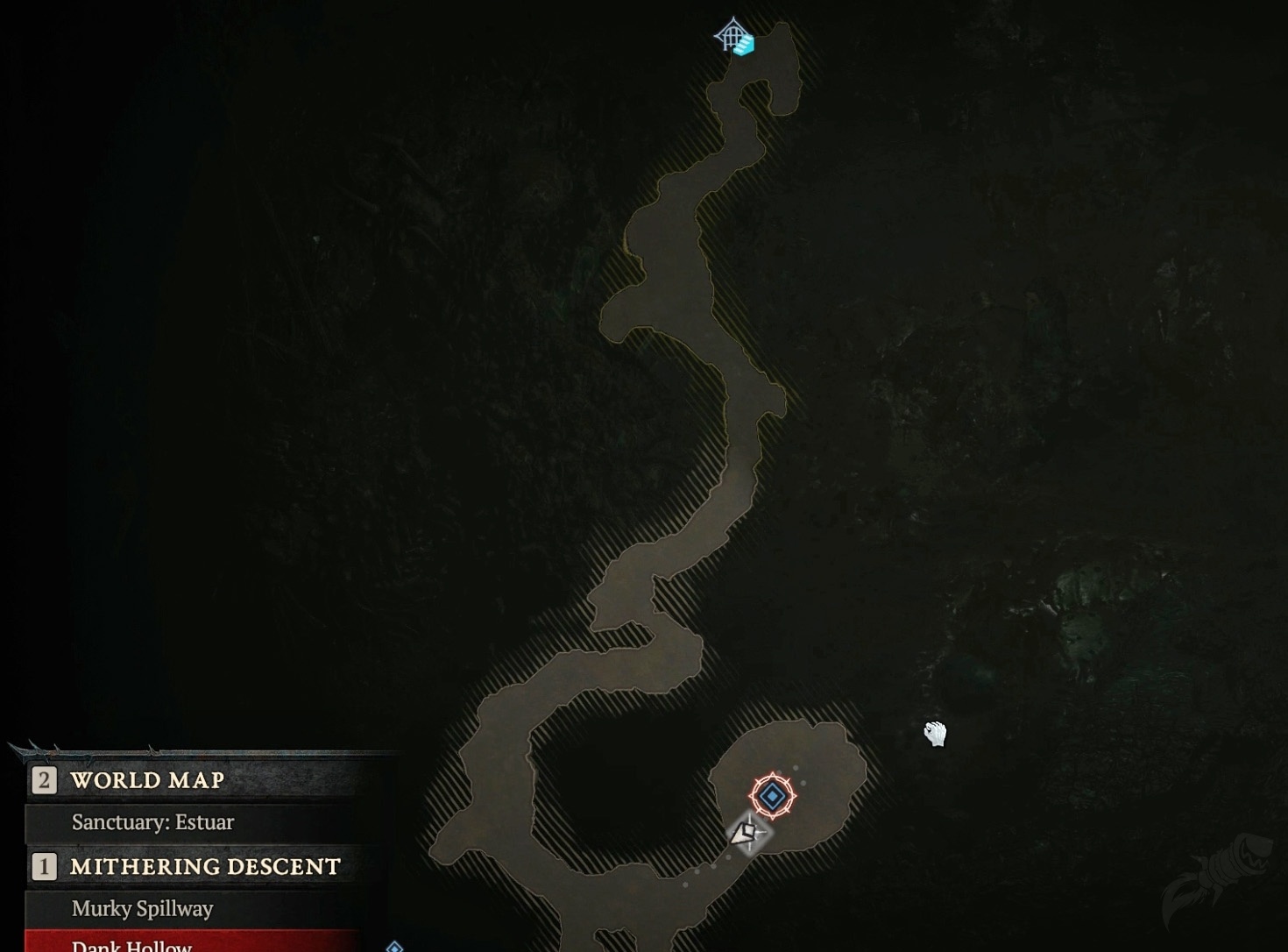The width and height of the screenshot is (1288, 952).
Task: Click the Mithering Descent section header
Action: coord(205,867)
